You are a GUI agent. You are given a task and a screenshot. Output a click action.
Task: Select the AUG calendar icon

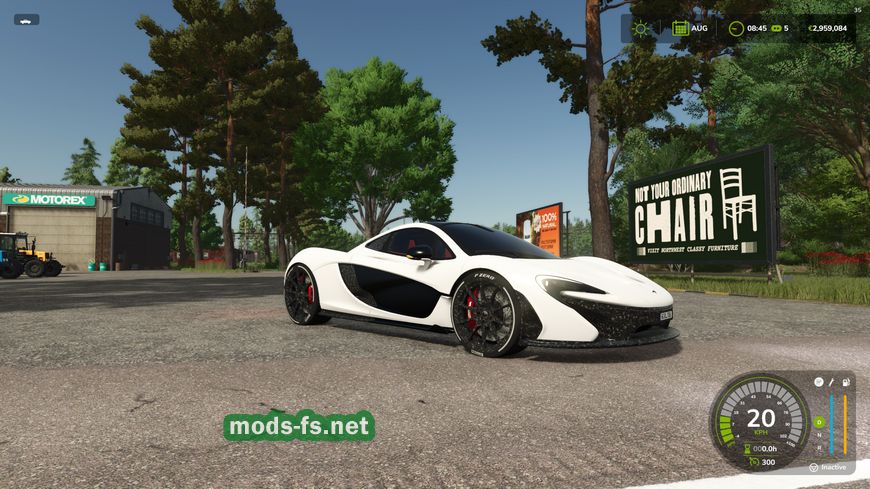[680, 28]
